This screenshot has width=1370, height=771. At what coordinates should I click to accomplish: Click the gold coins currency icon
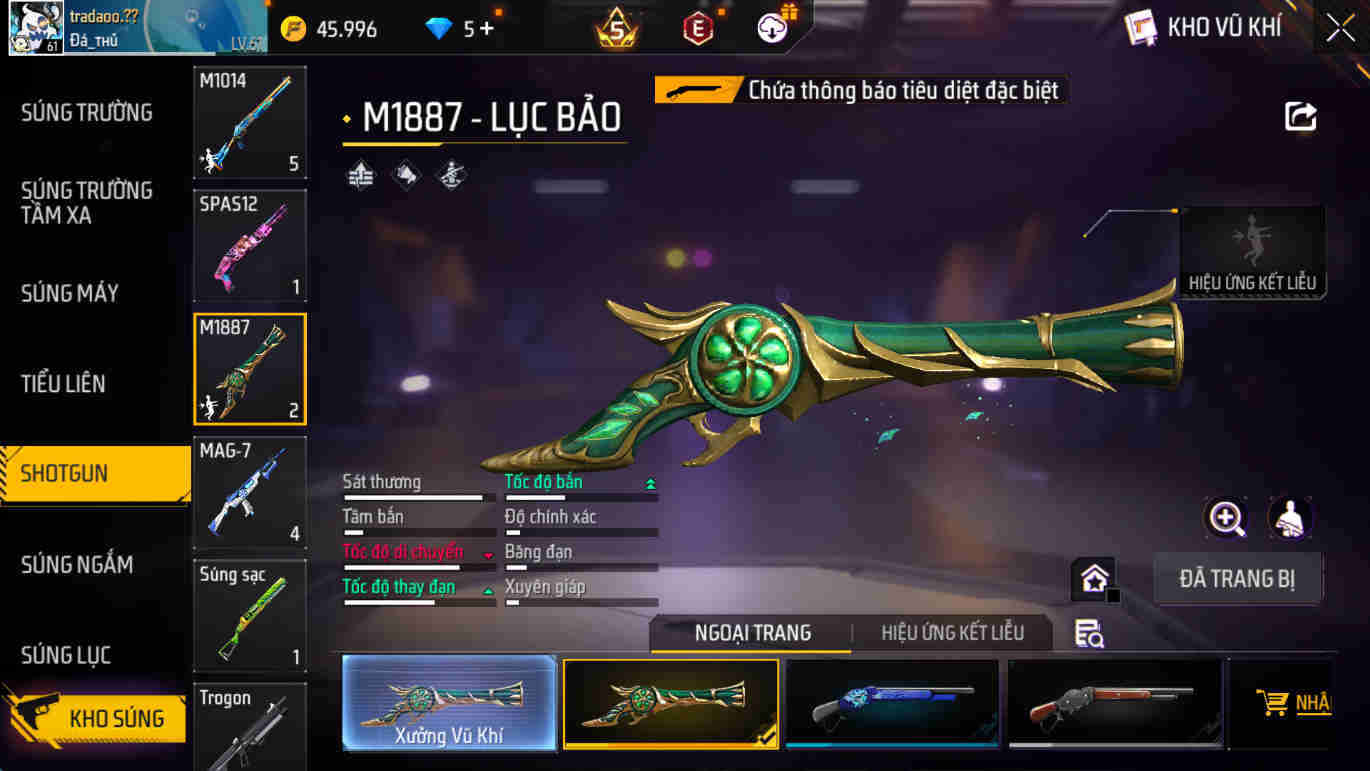point(295,28)
